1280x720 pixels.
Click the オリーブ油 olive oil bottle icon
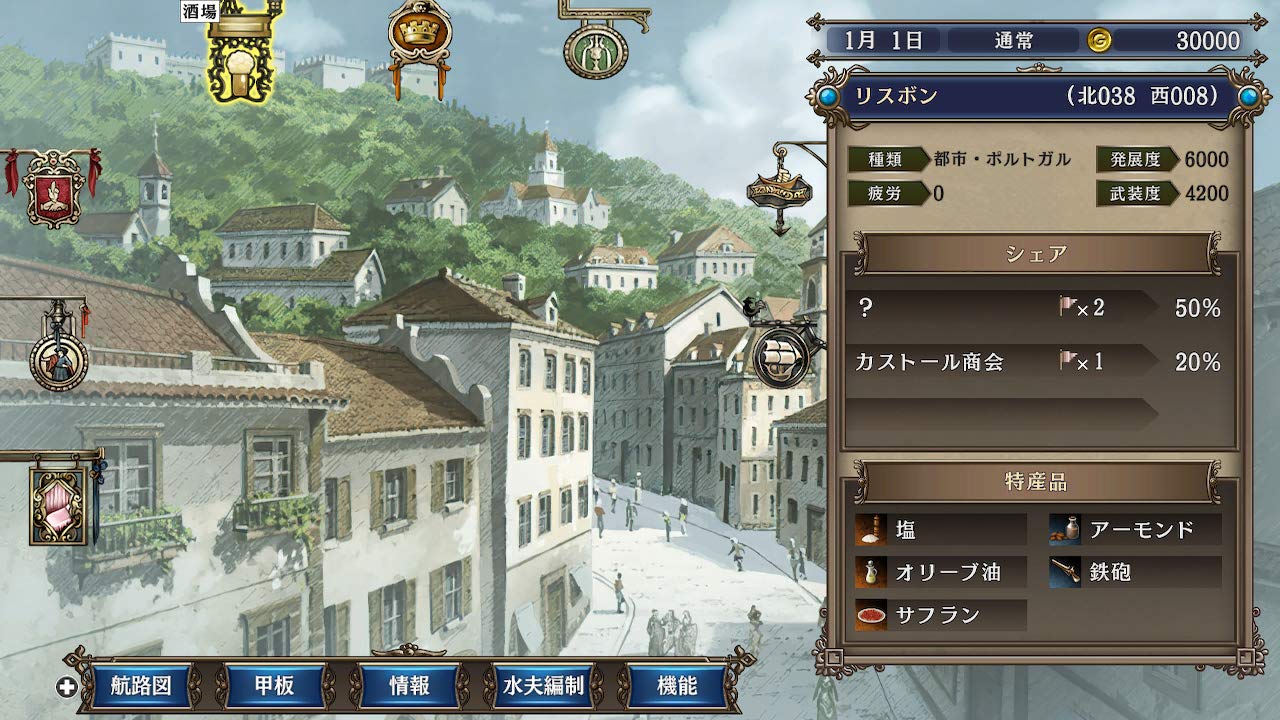tap(872, 572)
